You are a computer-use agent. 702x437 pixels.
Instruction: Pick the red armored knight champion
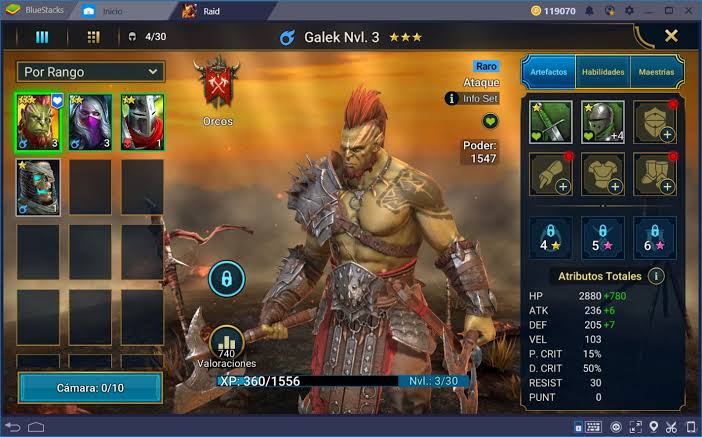142,122
